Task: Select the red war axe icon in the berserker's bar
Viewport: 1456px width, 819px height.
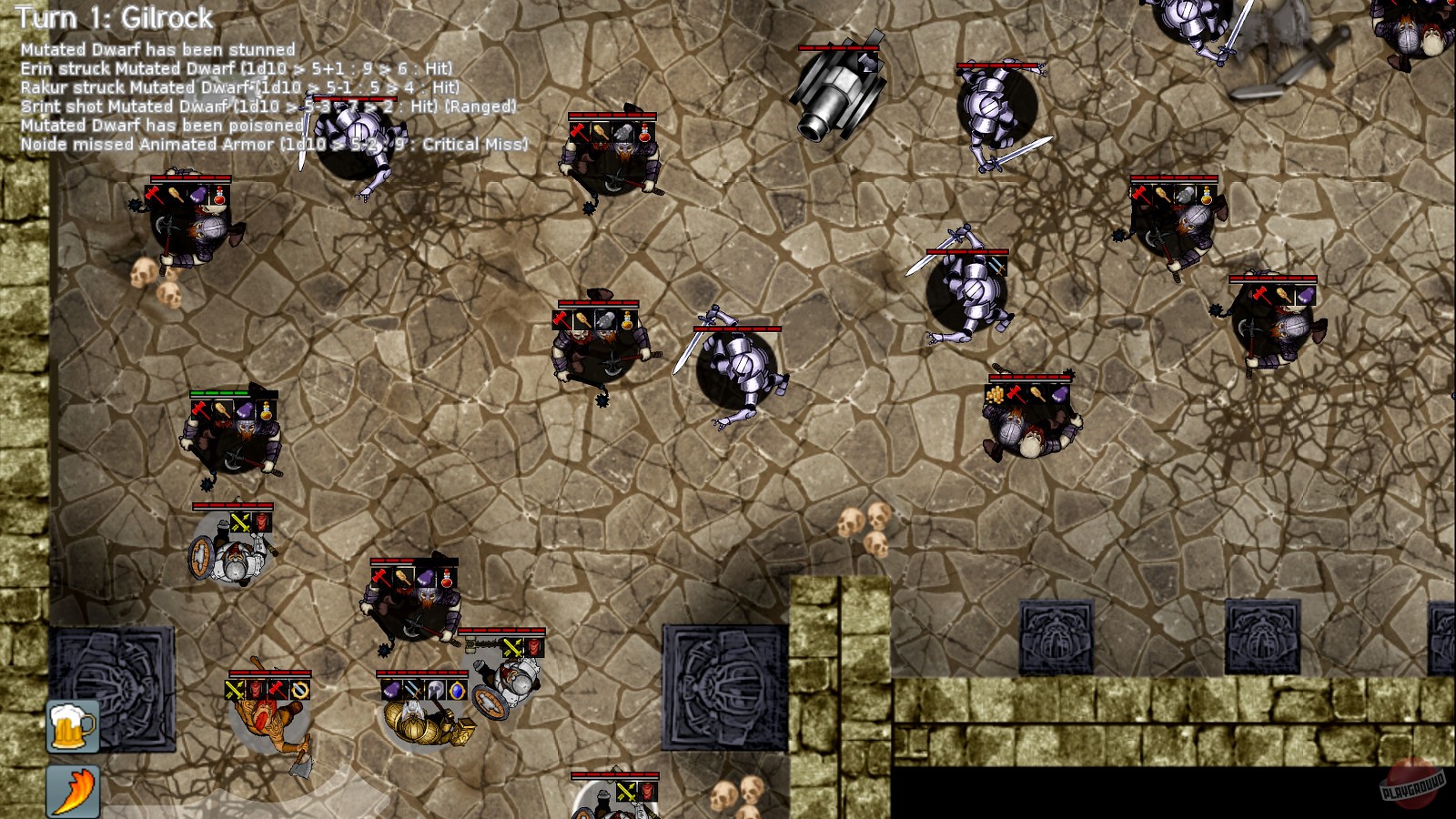Action: pyautogui.click(x=276, y=688)
